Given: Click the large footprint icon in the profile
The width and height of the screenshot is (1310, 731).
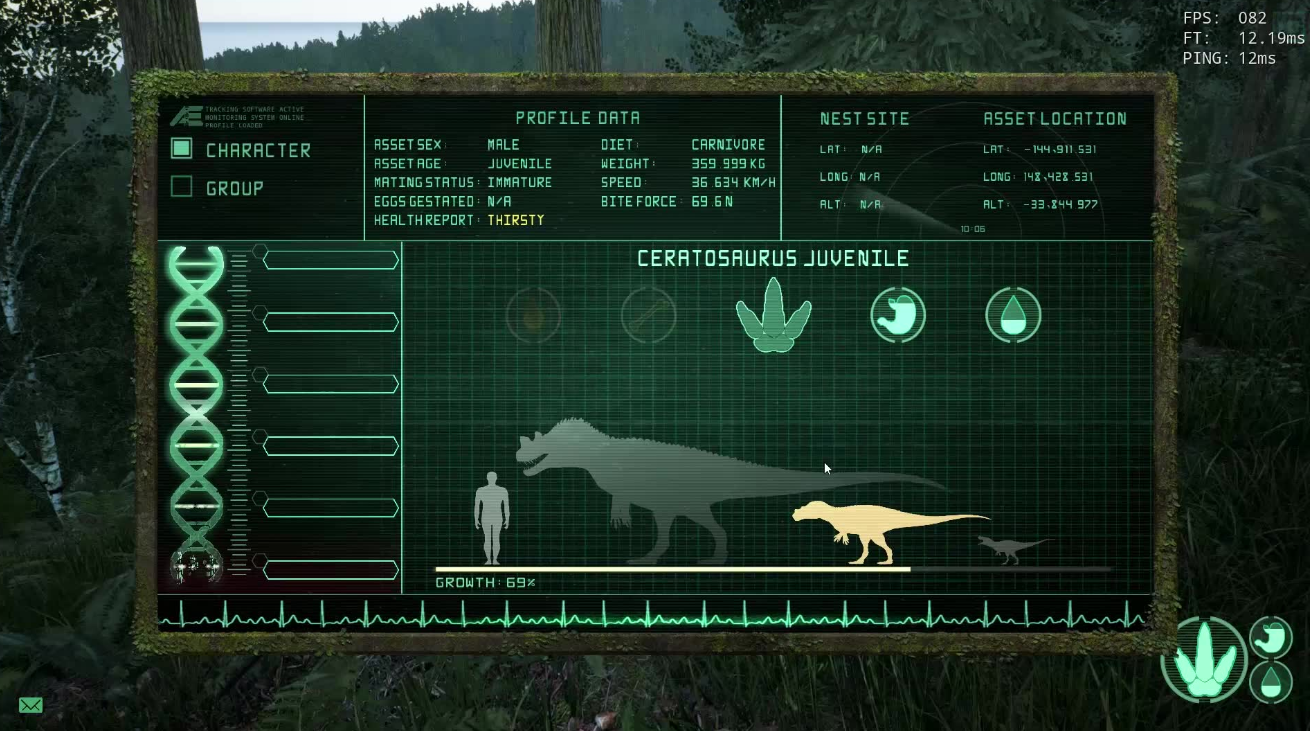Looking at the screenshot, I should pyautogui.click(x=773, y=315).
